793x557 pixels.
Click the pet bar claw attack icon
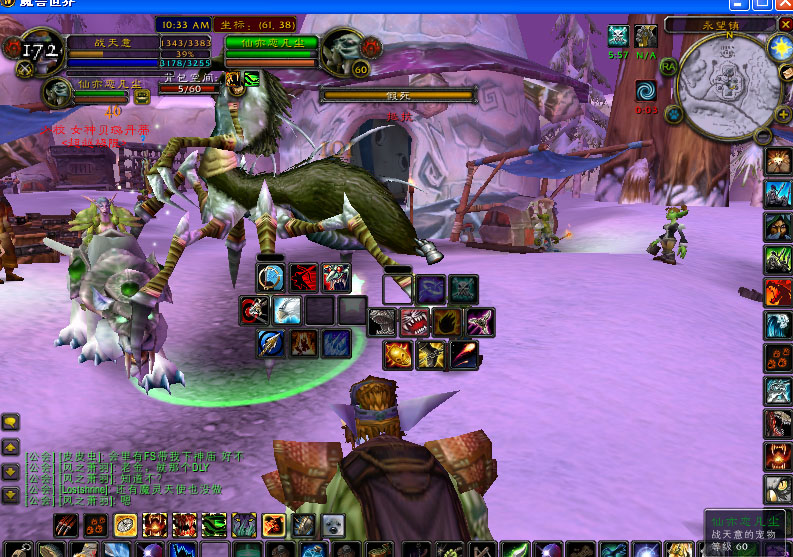point(63,525)
